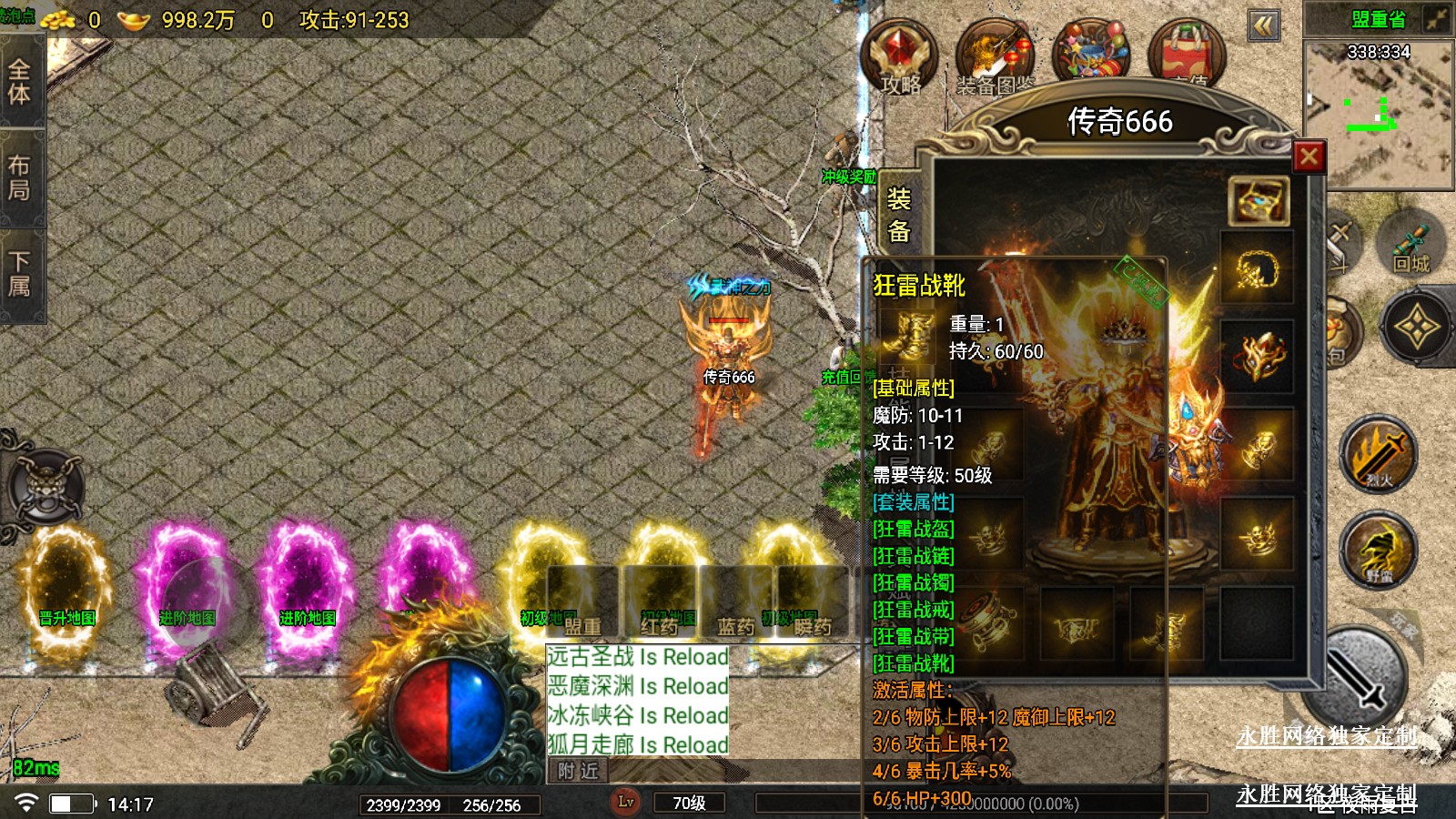The height and width of the screenshot is (819, 1456).
Task: Open the balloons and fireworks event icon
Action: coord(1090,53)
